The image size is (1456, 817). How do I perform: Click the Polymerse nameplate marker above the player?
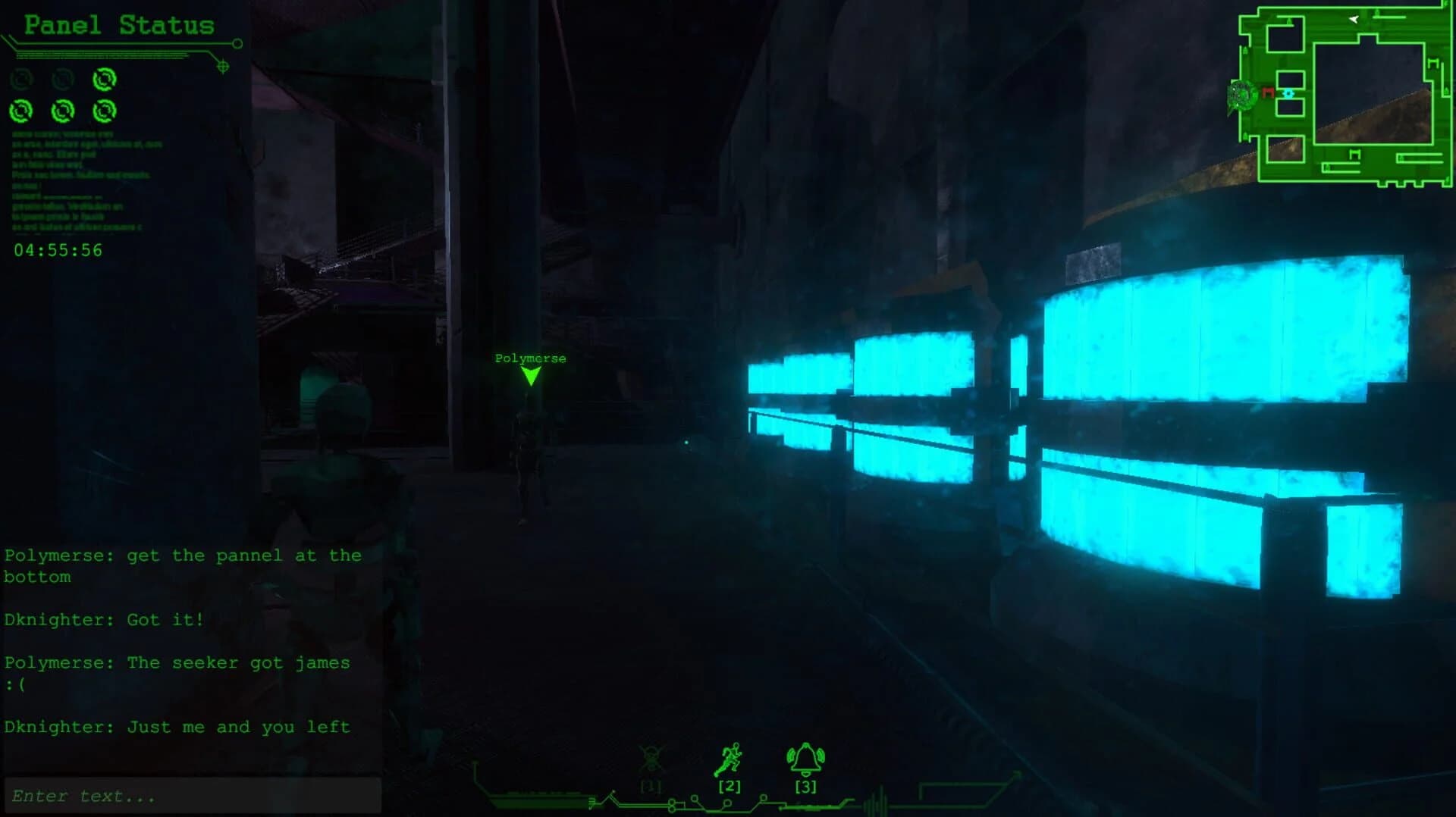(x=530, y=358)
